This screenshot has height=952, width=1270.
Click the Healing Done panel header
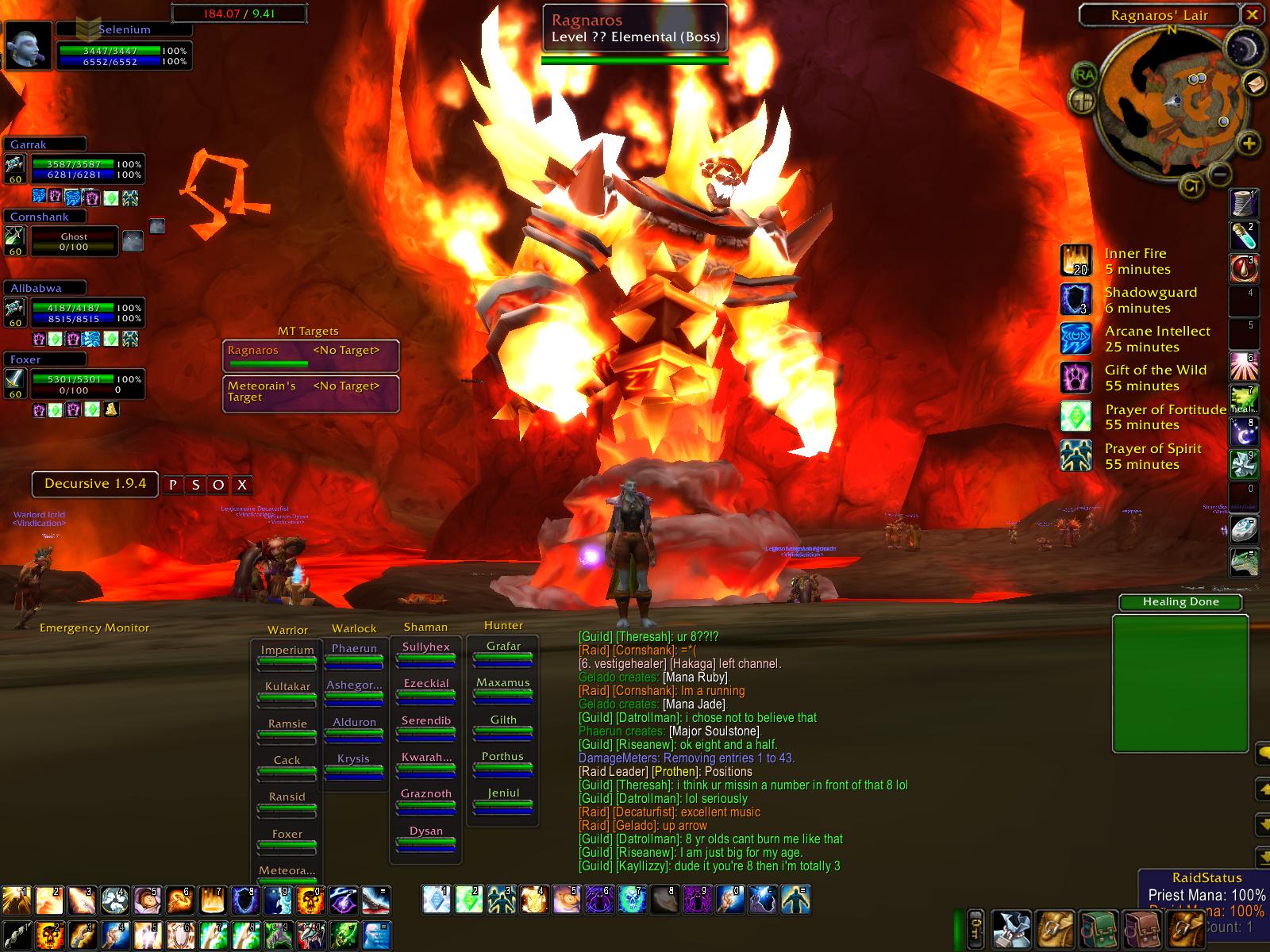[x=1180, y=602]
